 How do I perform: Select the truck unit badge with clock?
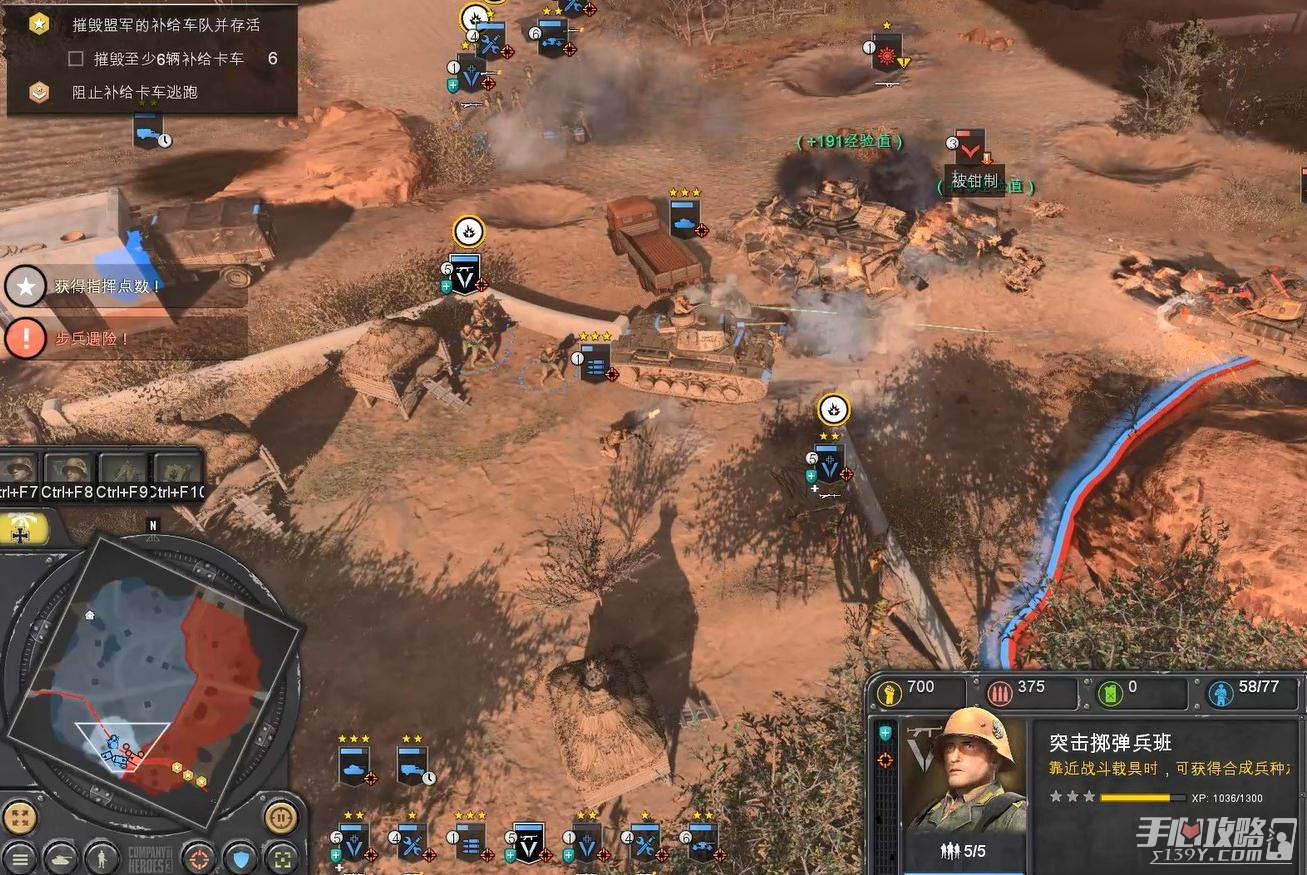[412, 765]
